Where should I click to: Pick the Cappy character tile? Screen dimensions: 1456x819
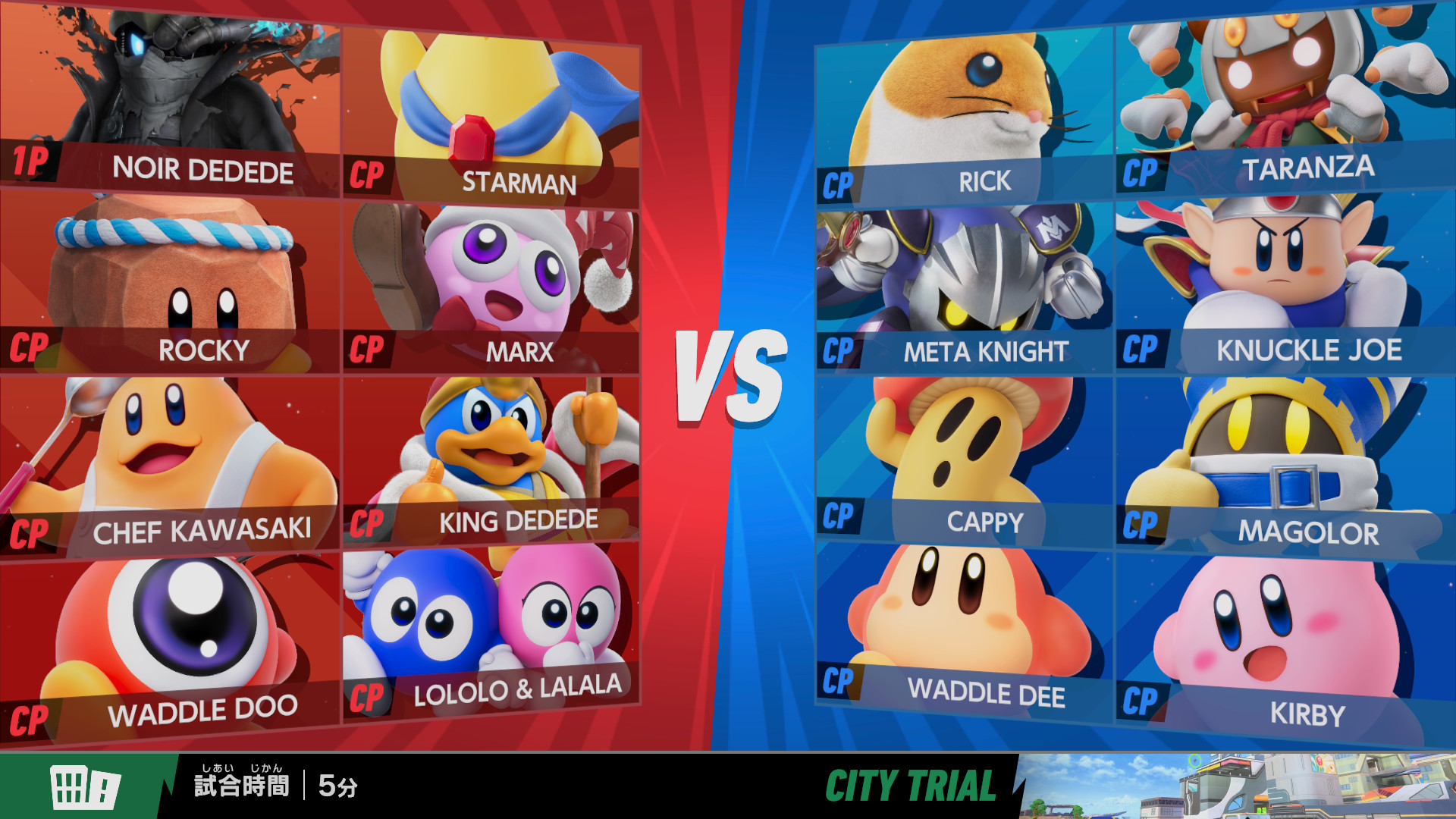click(965, 459)
